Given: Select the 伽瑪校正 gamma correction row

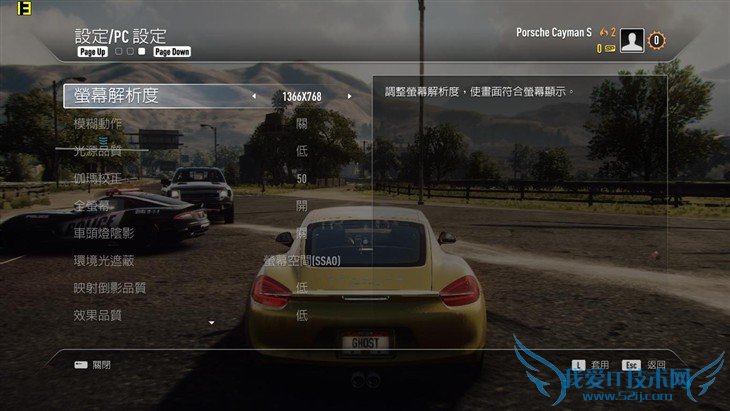Looking at the screenshot, I should tap(98, 178).
